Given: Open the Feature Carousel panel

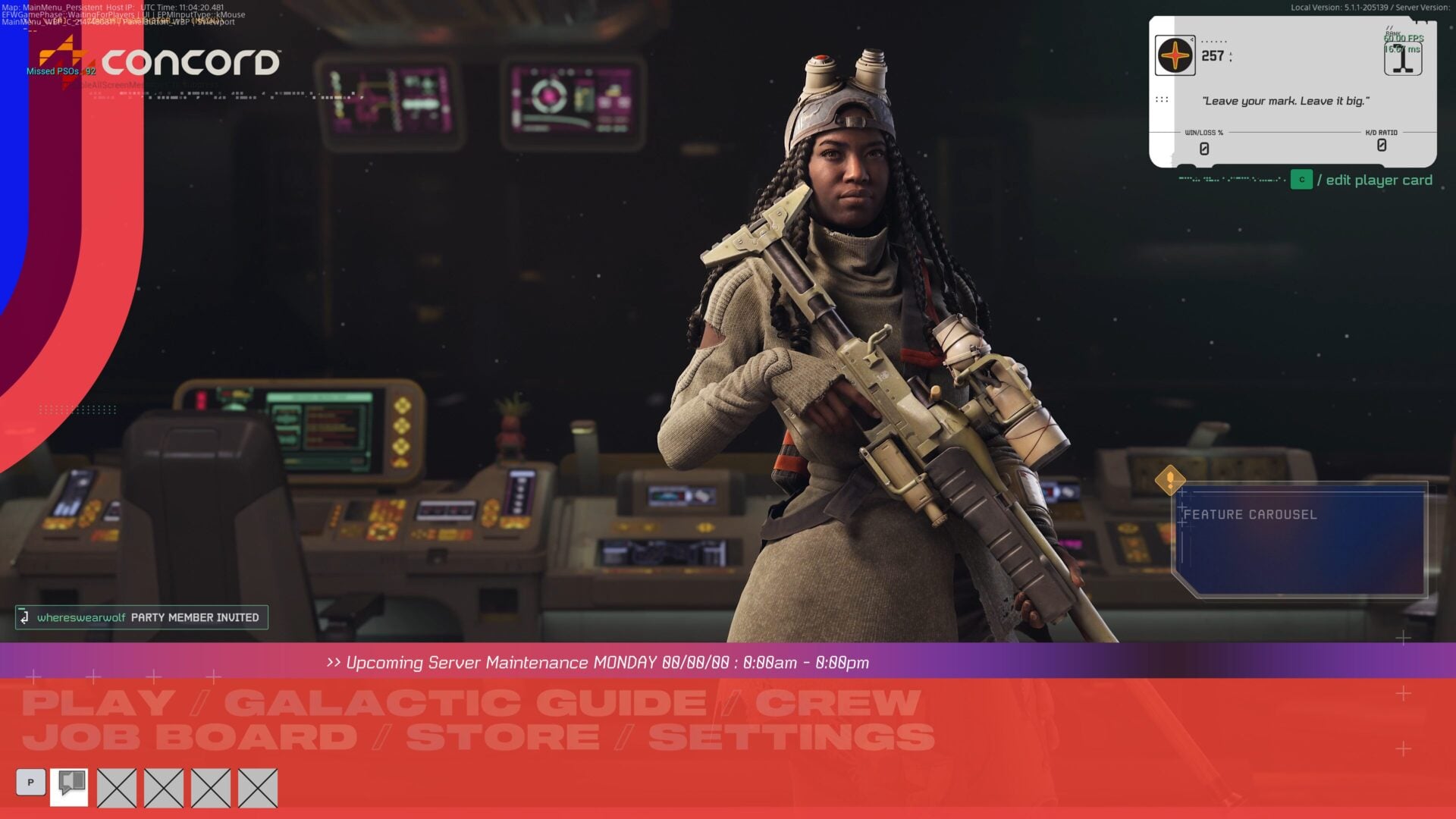Looking at the screenshot, I should [1299, 540].
